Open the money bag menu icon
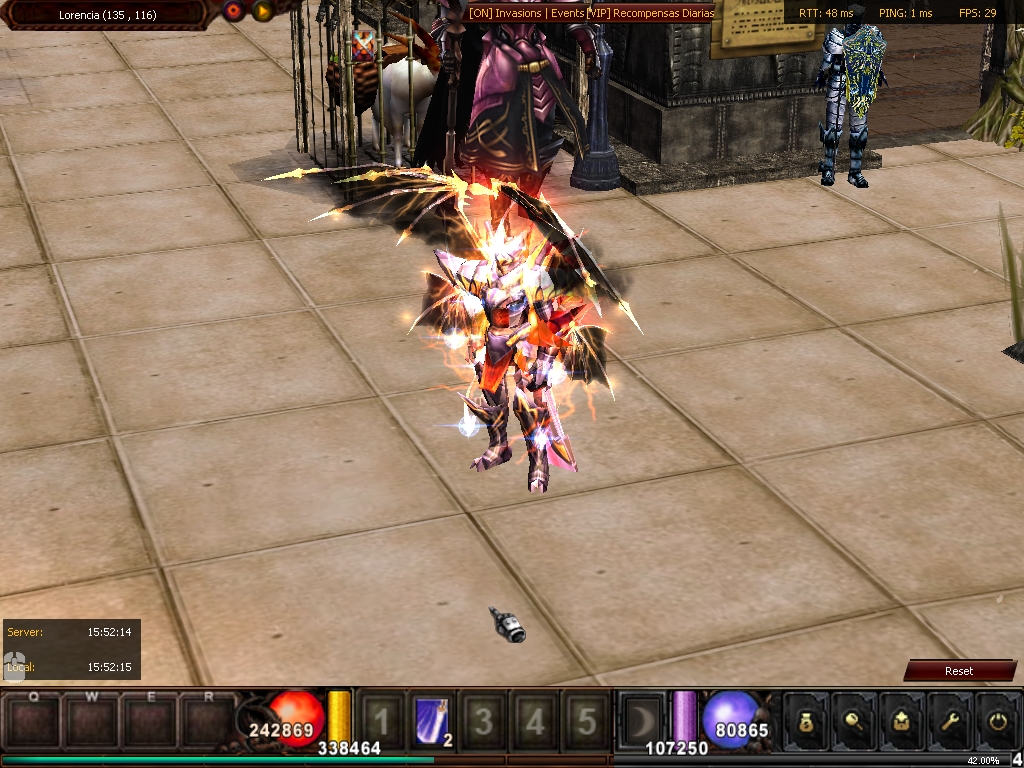The height and width of the screenshot is (768, 1024). coord(807,720)
